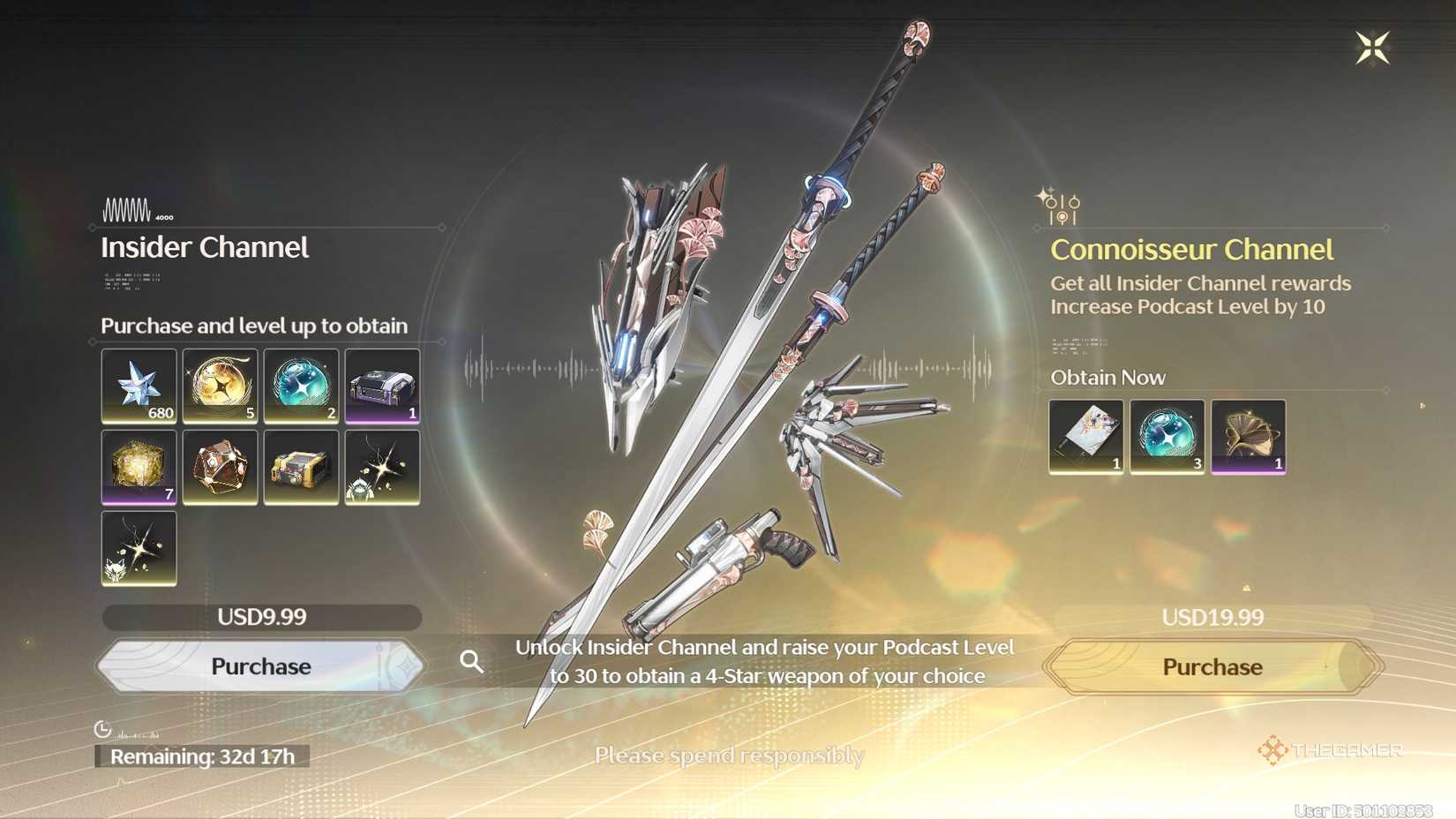Click the Connoisseur Channel emblem above the title

[1061, 205]
